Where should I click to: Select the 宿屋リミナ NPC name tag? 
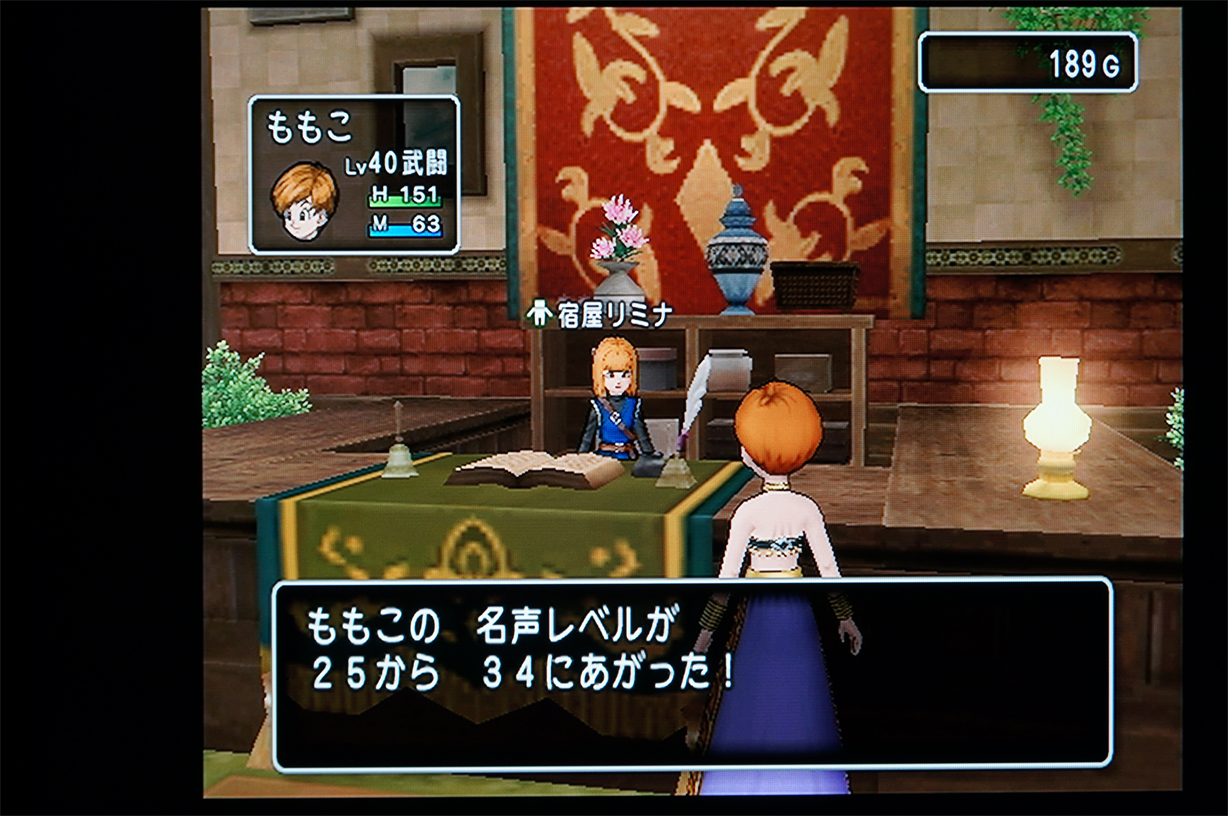[599, 314]
